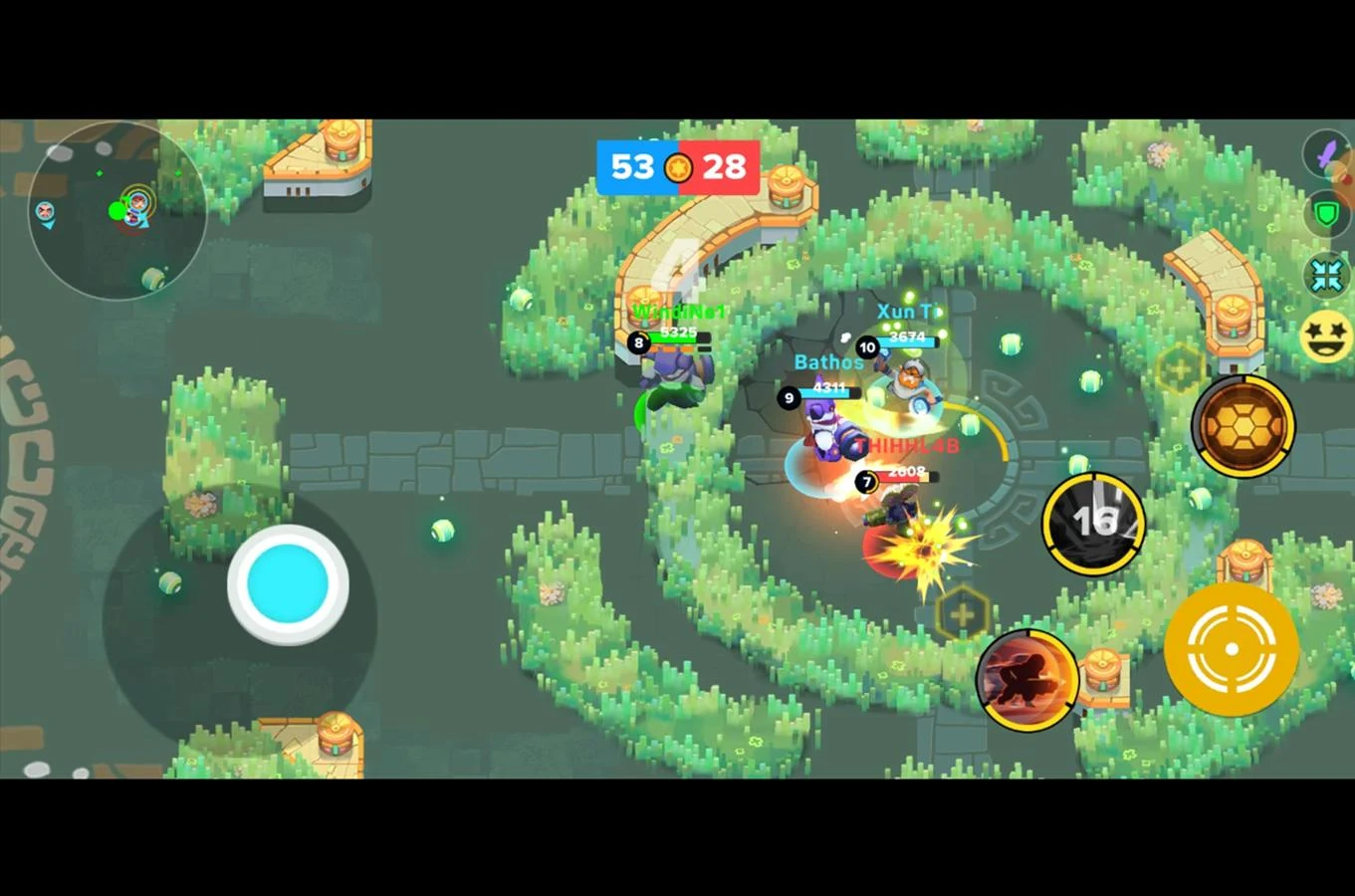
Task: Use the super ability showing 16 charge
Action: (x=1093, y=521)
